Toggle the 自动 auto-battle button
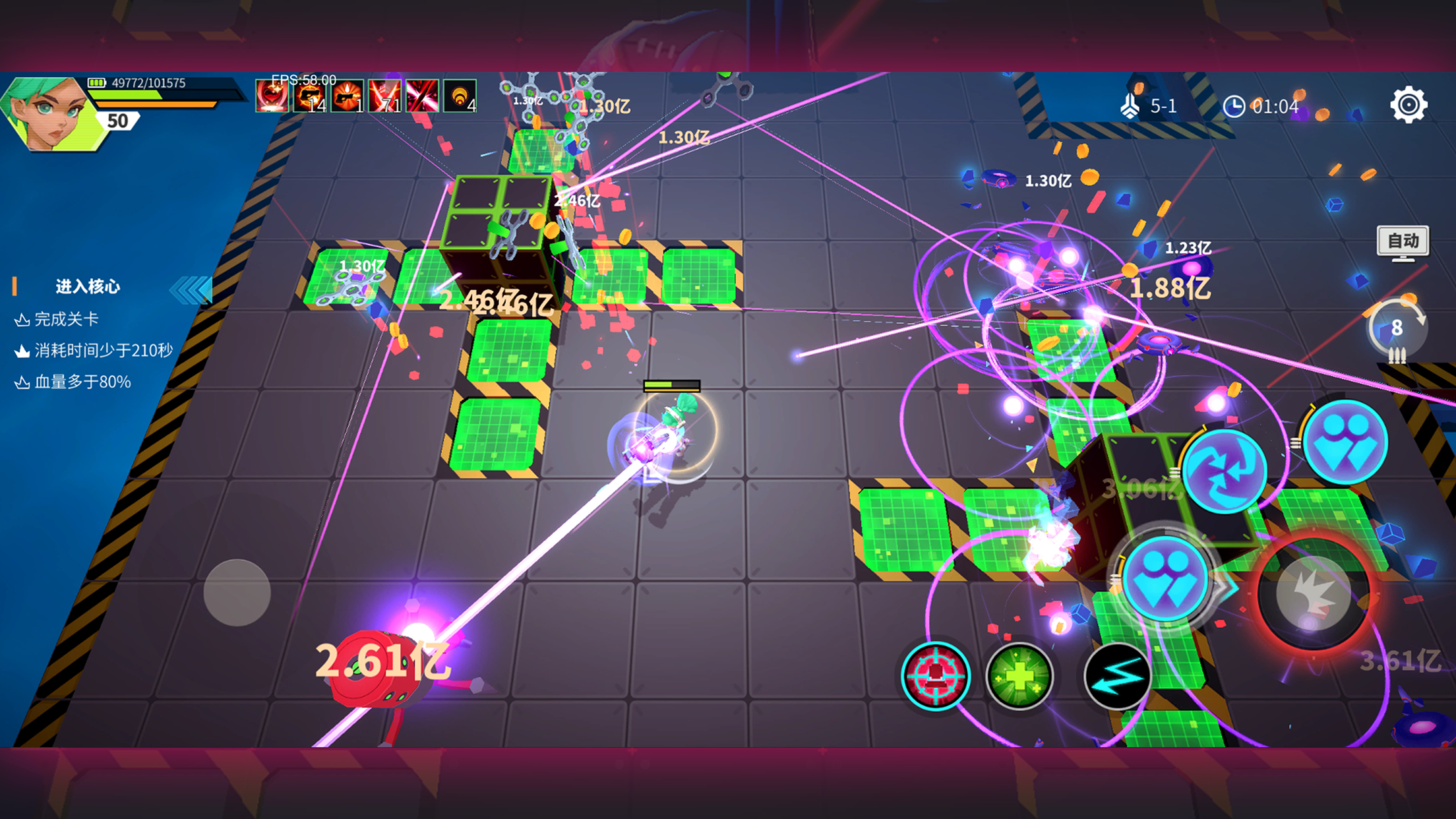Image resolution: width=1456 pixels, height=819 pixels. click(1403, 241)
